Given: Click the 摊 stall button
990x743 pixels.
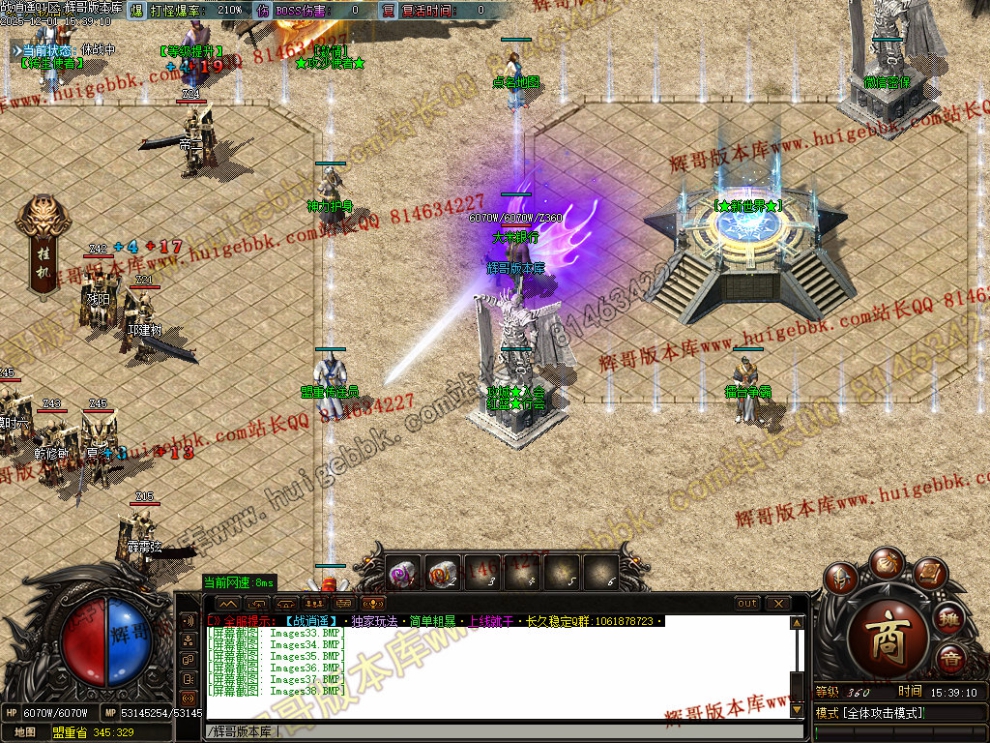Looking at the screenshot, I should coord(951,617).
